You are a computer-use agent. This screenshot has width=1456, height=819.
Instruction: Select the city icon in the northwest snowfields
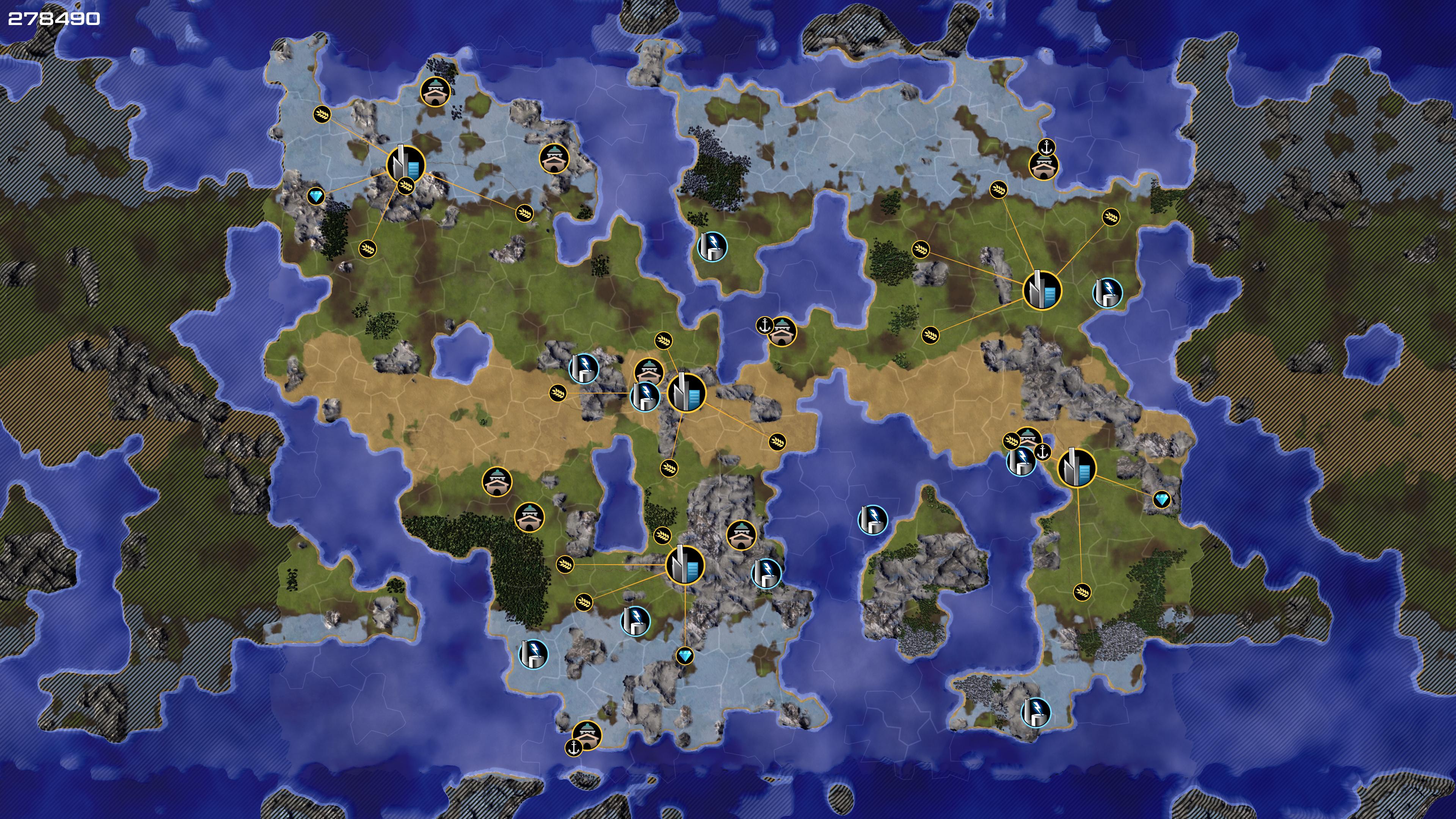click(405, 163)
